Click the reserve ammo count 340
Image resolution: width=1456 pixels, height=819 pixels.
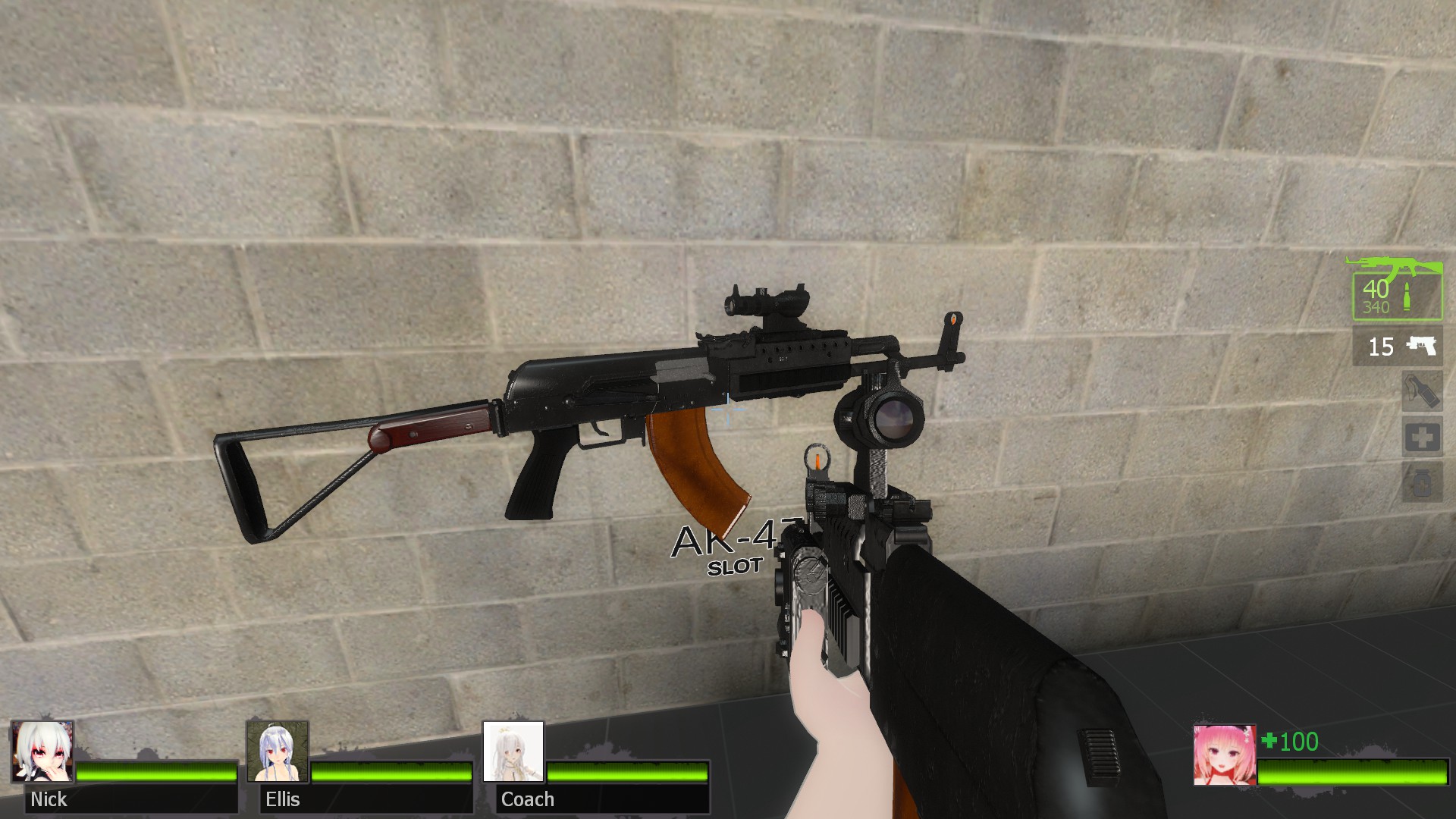tap(1376, 306)
